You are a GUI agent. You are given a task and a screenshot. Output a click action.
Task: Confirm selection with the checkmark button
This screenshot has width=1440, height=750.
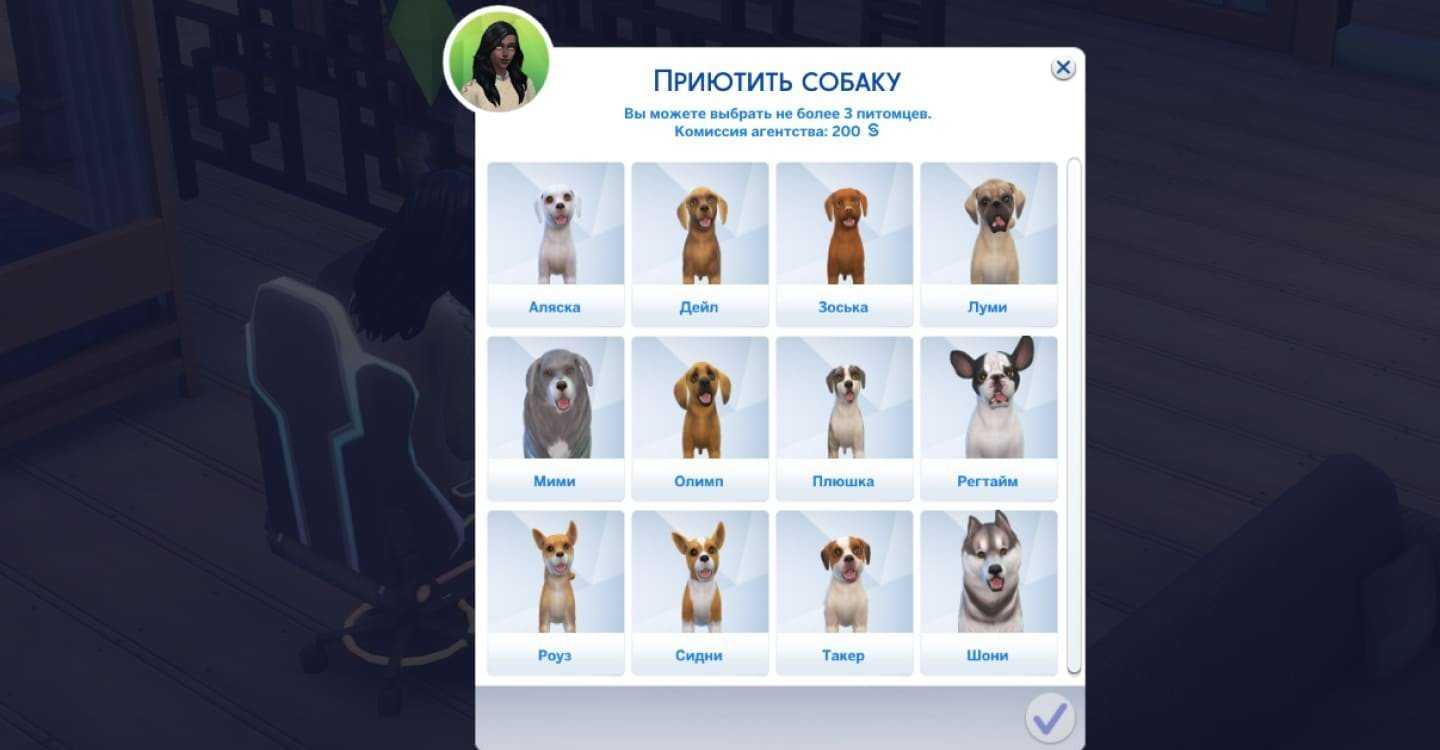pos(1049,718)
